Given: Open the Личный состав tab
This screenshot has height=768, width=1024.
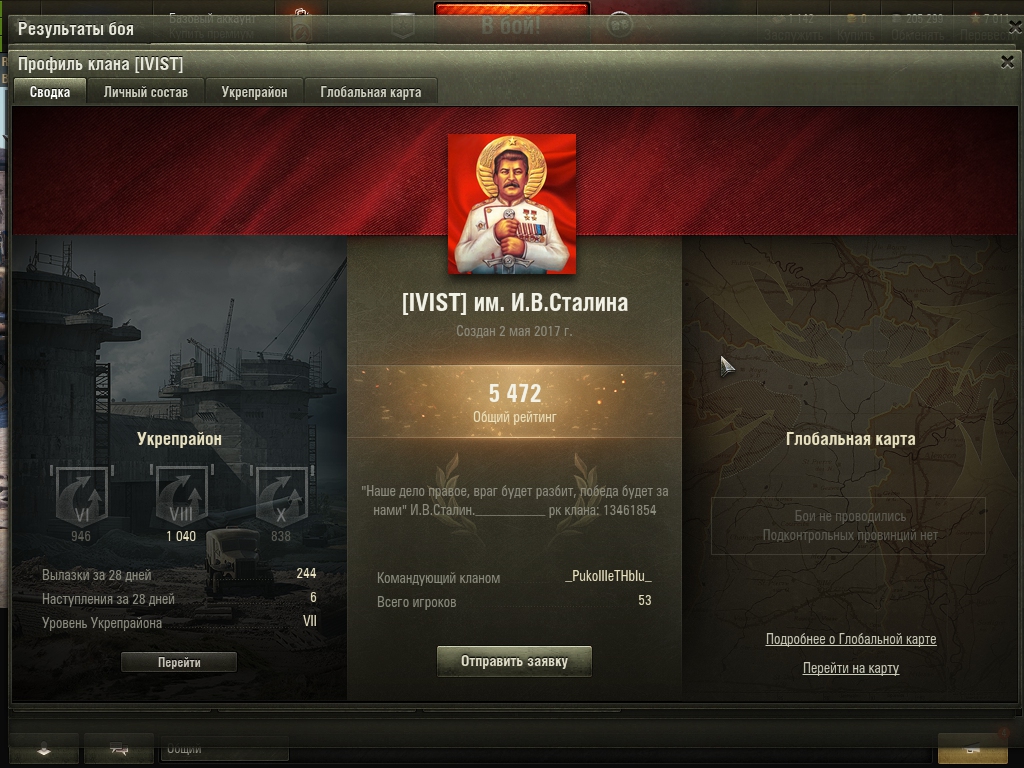Looking at the screenshot, I should coord(145,92).
